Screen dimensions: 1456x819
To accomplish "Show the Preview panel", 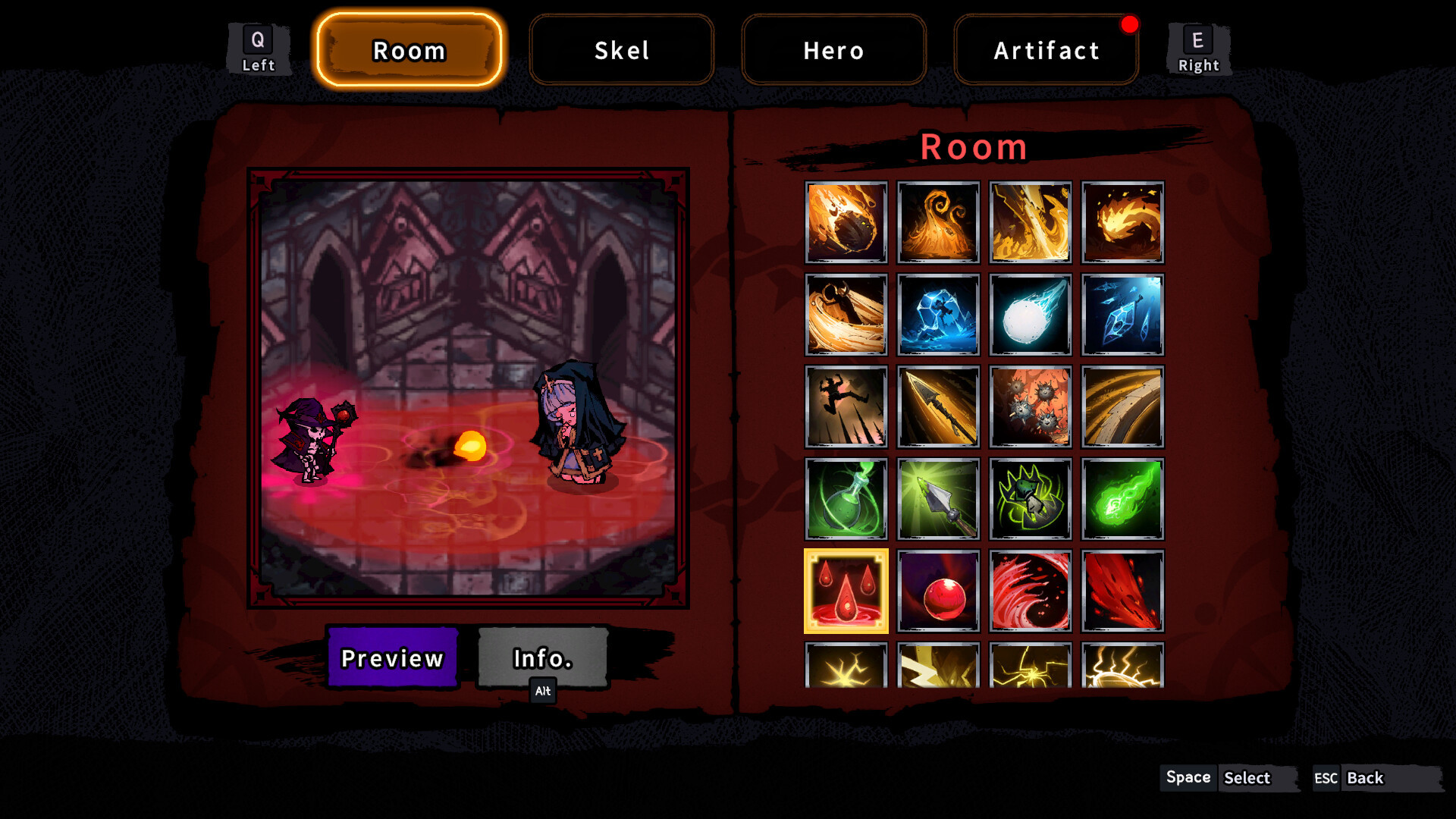I will (x=392, y=657).
